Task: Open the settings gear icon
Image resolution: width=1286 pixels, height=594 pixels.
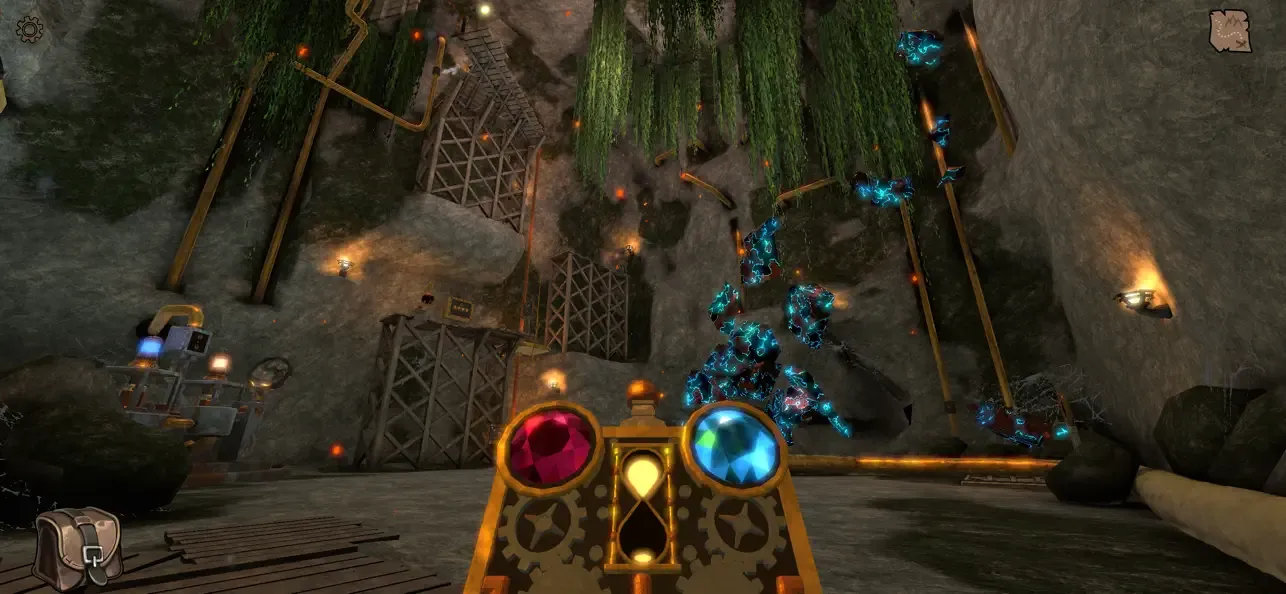Action: pyautogui.click(x=29, y=30)
